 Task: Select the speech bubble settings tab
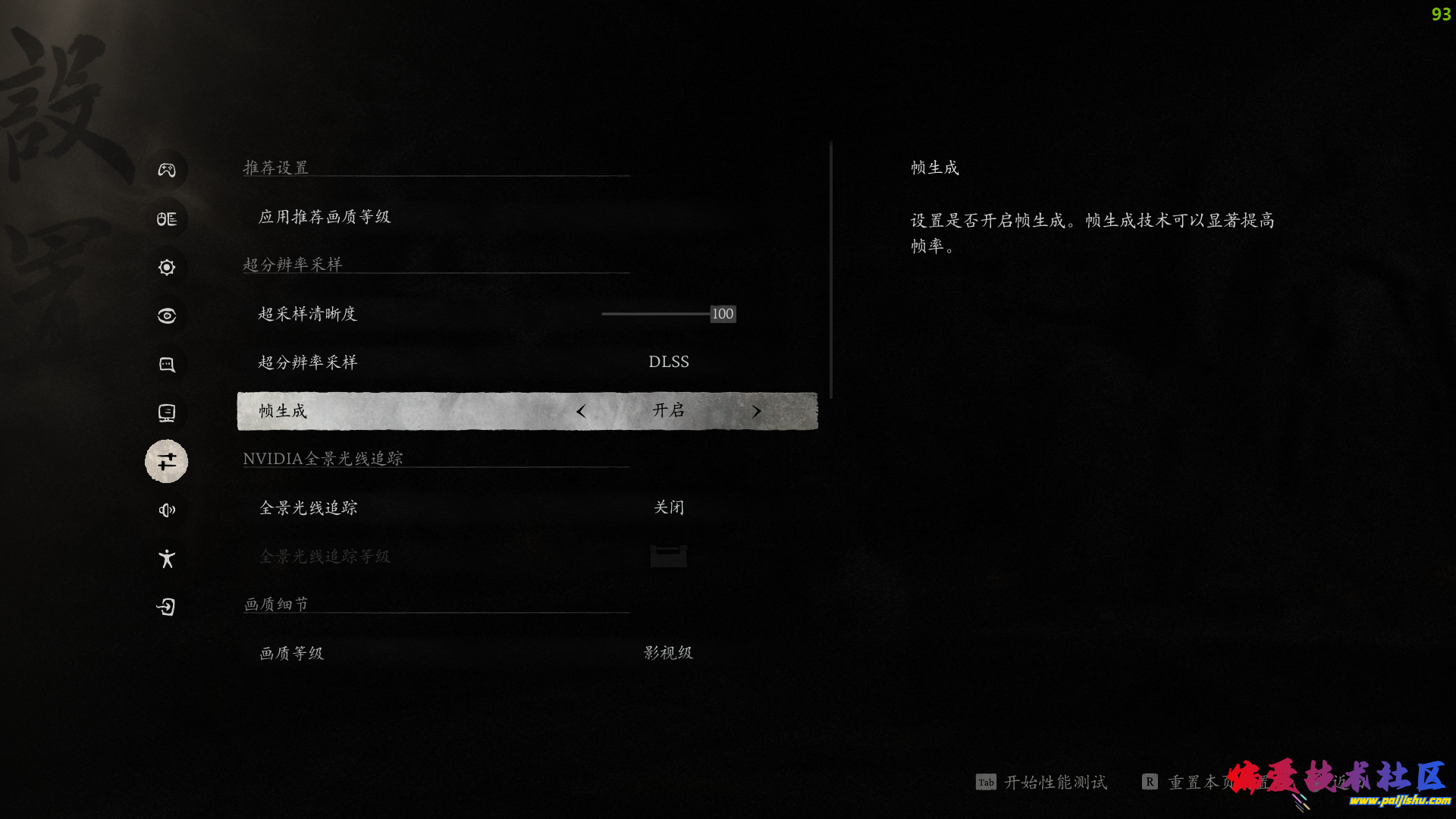(167, 364)
